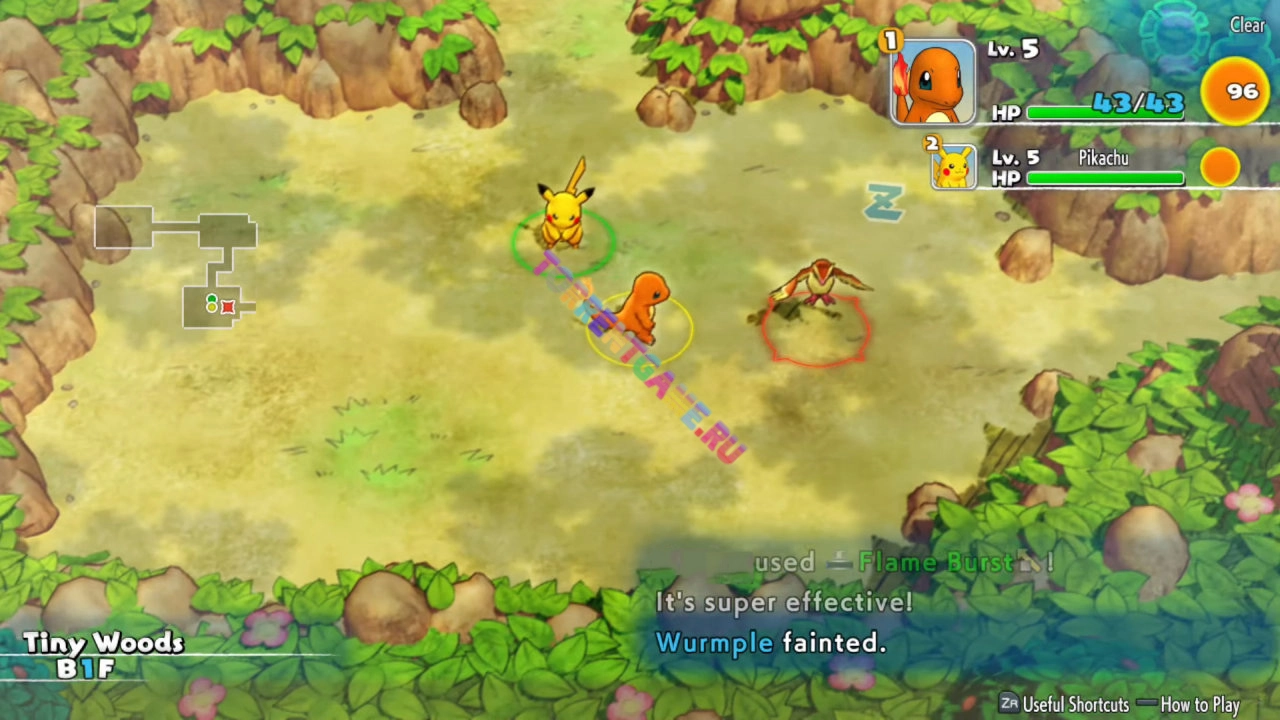Select Pikachu's partner portrait

pos(954,166)
